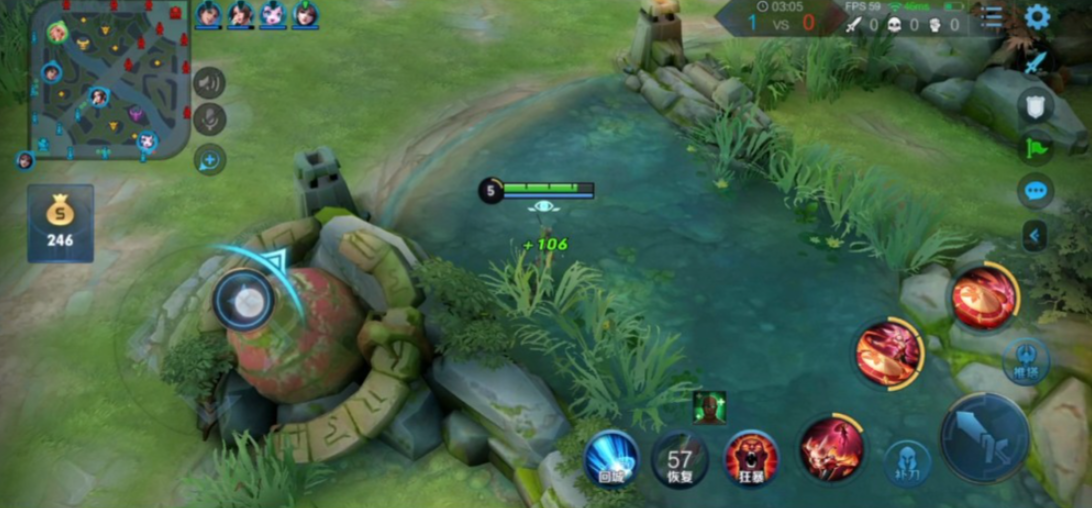Select the 补刀 last-hit button

click(907, 462)
